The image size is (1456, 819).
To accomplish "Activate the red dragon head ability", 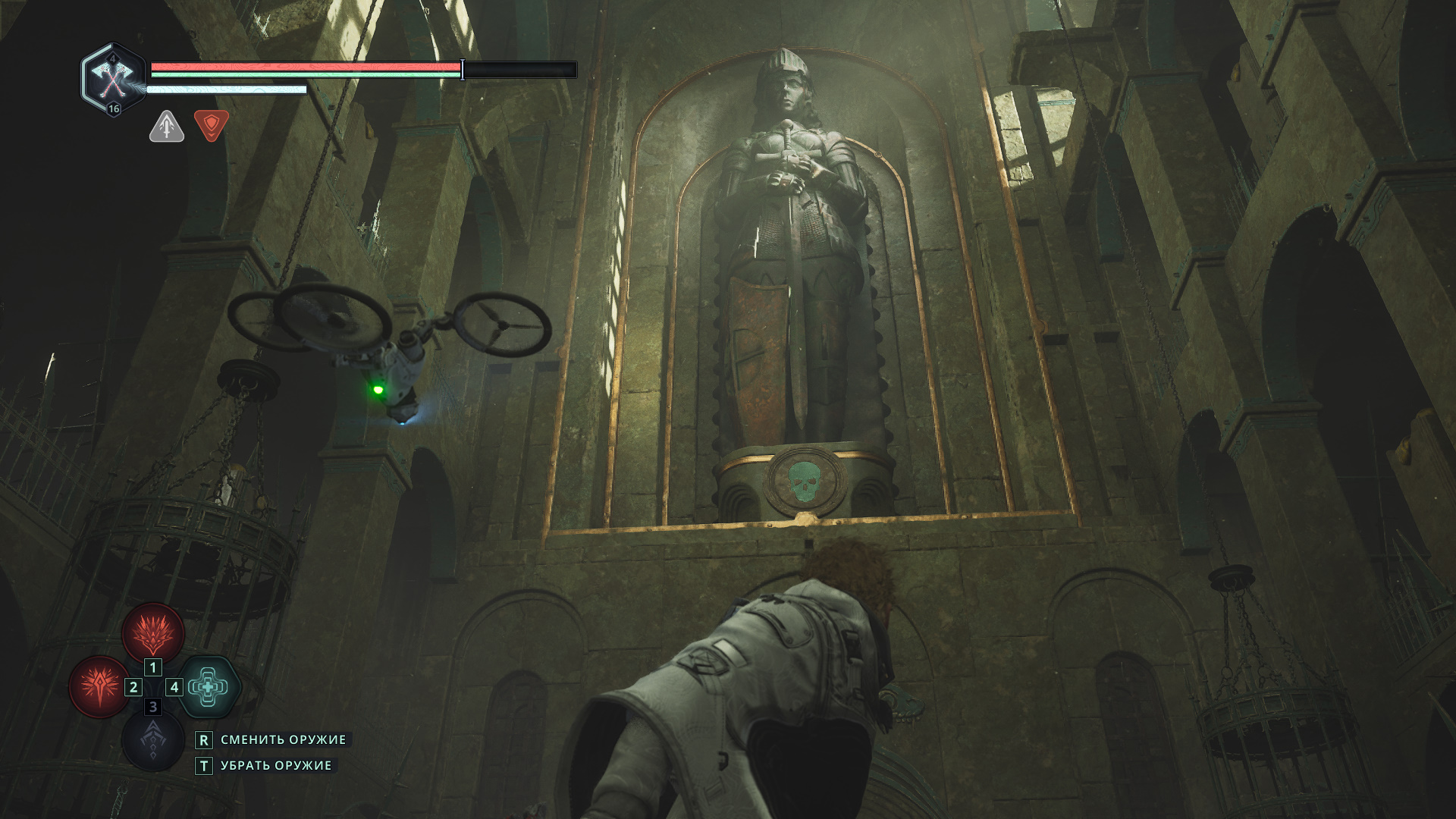I will click(x=153, y=633).
